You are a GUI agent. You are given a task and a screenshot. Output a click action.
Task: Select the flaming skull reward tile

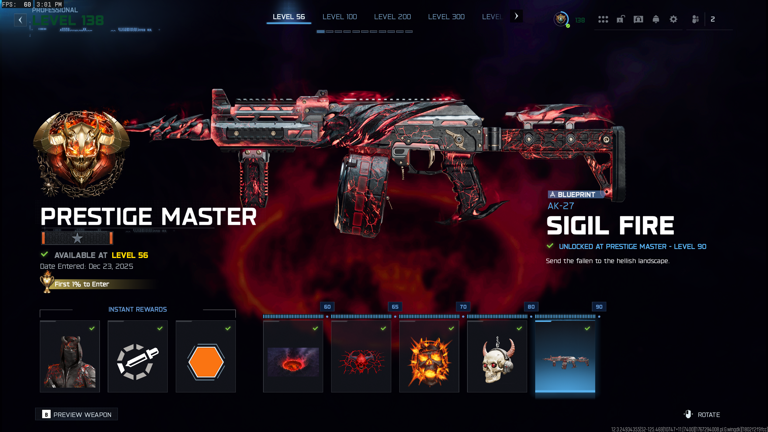pos(429,357)
